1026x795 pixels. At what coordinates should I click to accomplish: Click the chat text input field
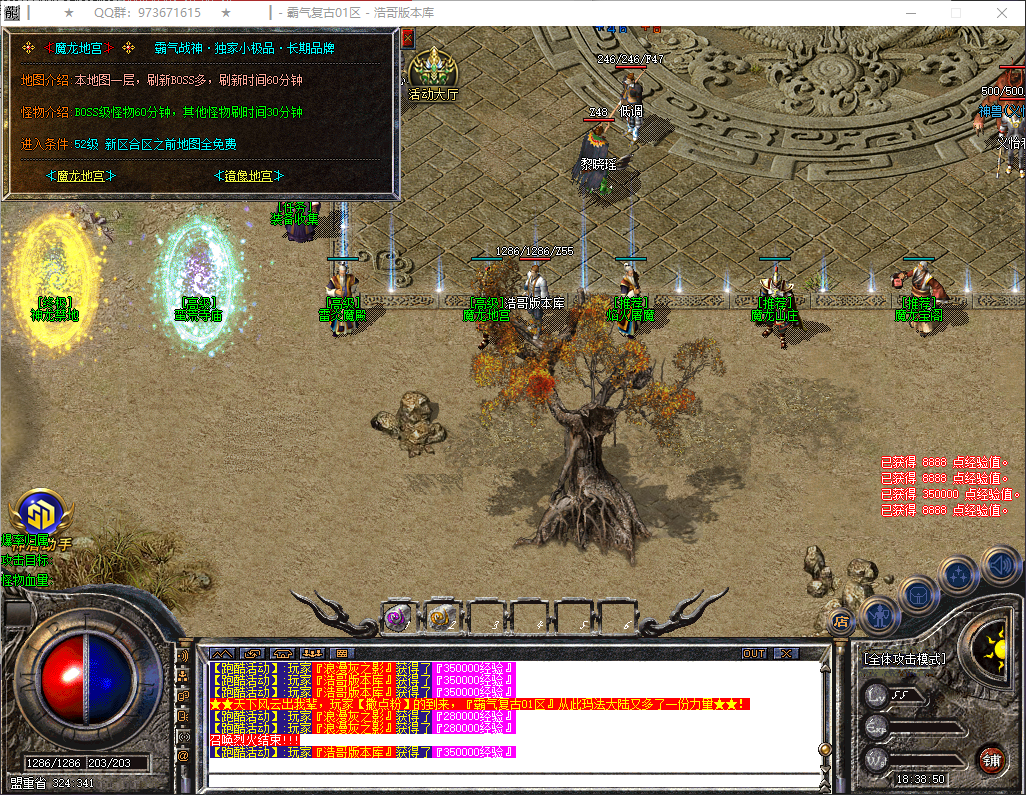click(x=510, y=780)
